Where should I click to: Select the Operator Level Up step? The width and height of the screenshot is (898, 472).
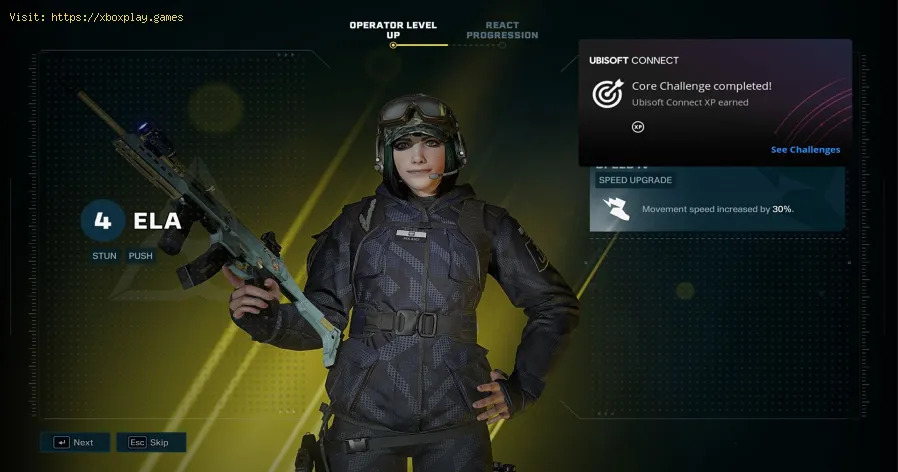393,30
